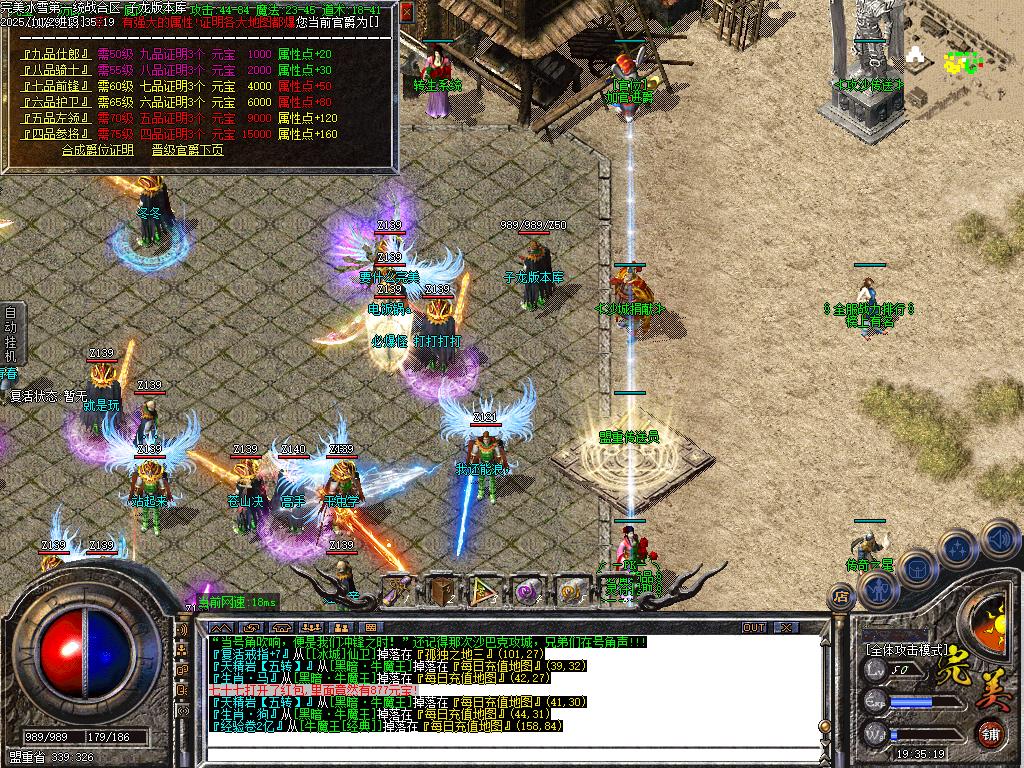
Task: Close the rank promotion dialog
Action: coord(407,13)
